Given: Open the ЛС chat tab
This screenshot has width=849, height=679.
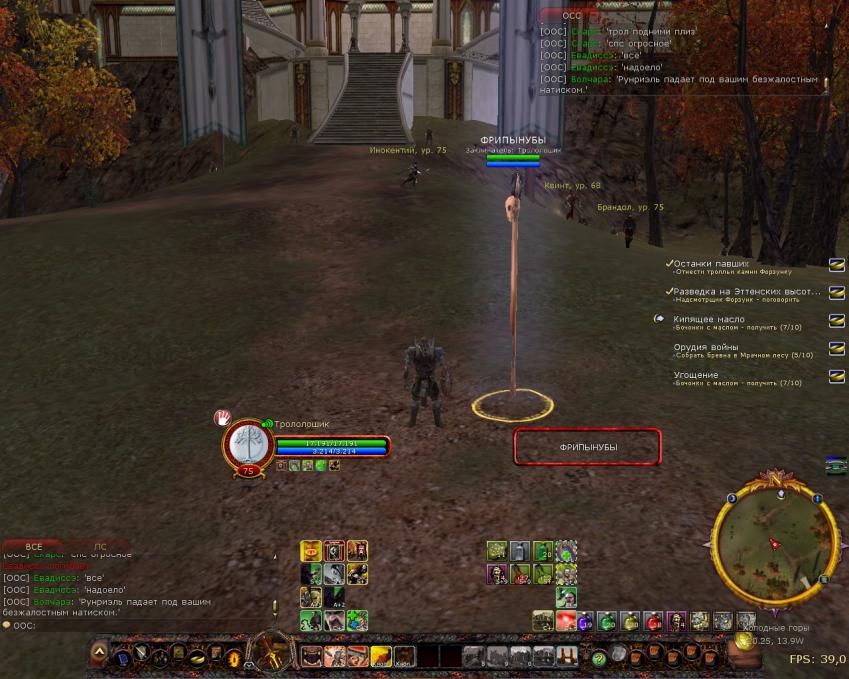Looking at the screenshot, I should coord(100,547).
